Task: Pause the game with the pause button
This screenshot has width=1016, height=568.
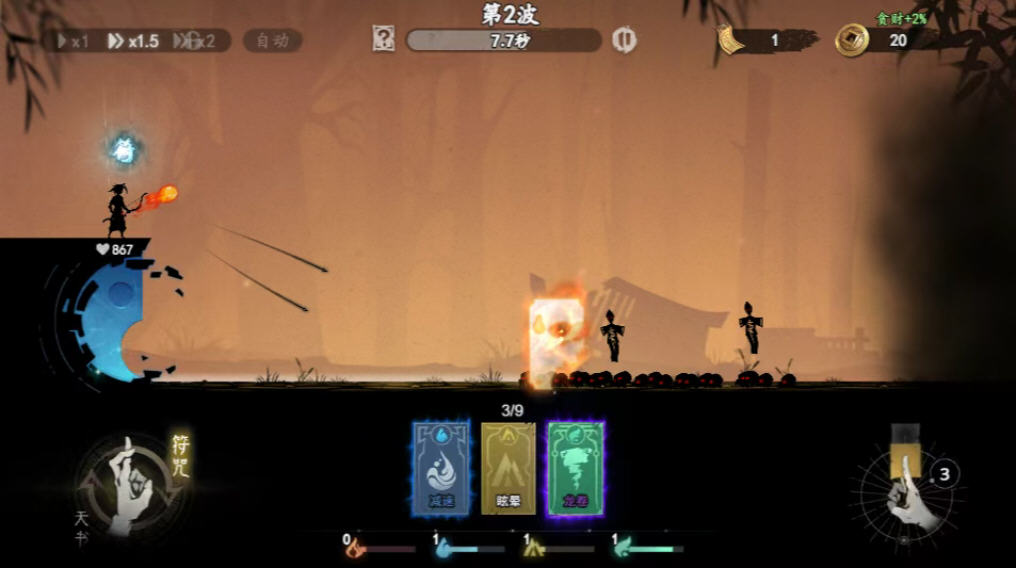Action: click(624, 39)
